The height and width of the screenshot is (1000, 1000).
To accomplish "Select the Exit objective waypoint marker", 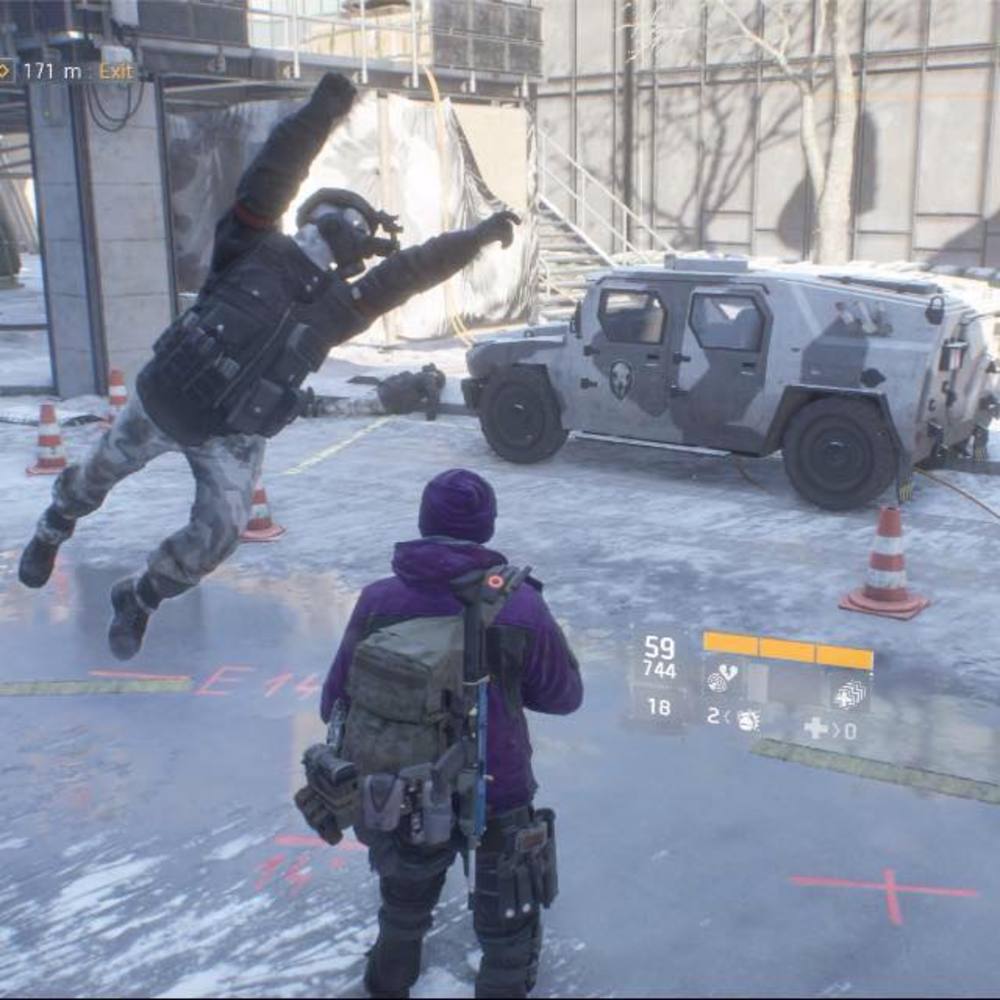I will click(x=5, y=71).
